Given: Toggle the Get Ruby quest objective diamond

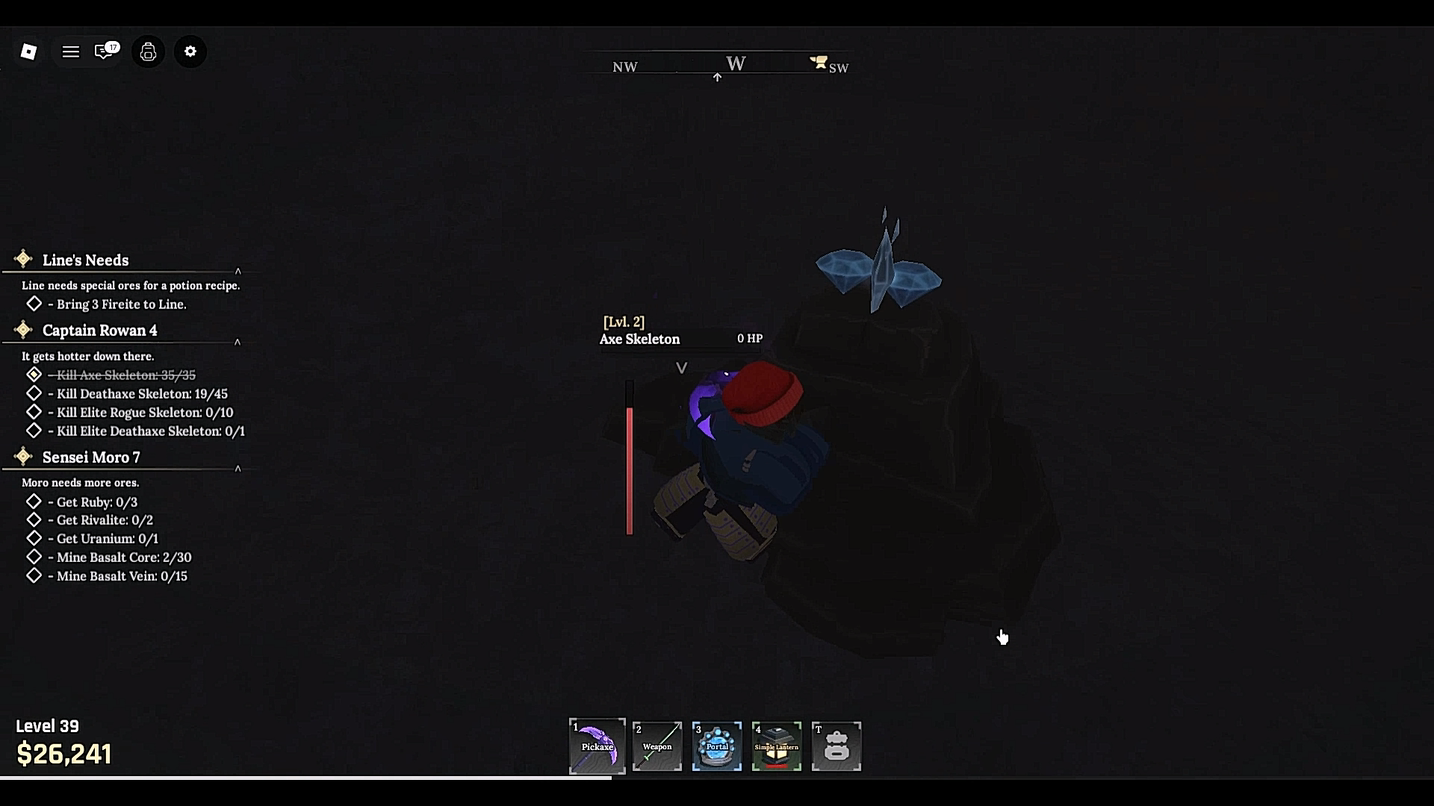Looking at the screenshot, I should pyautogui.click(x=32, y=501).
